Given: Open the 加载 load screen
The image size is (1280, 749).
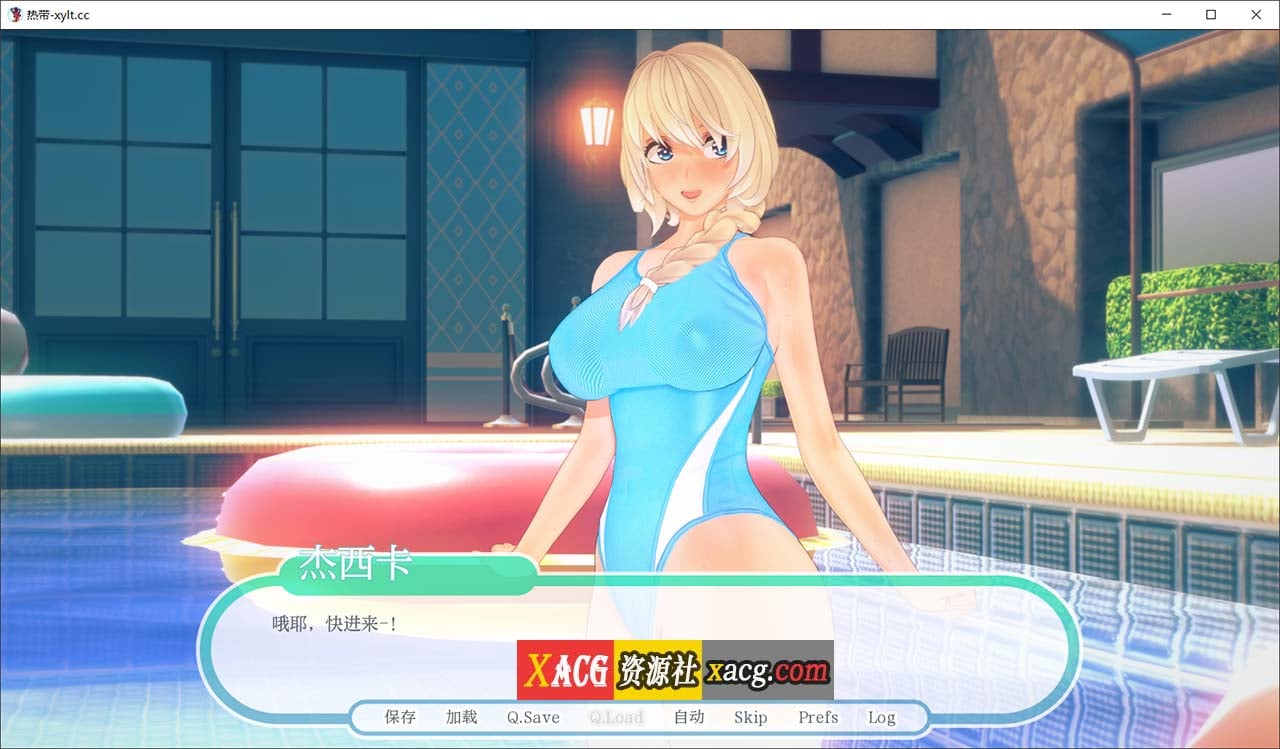Looking at the screenshot, I should coord(460,717).
